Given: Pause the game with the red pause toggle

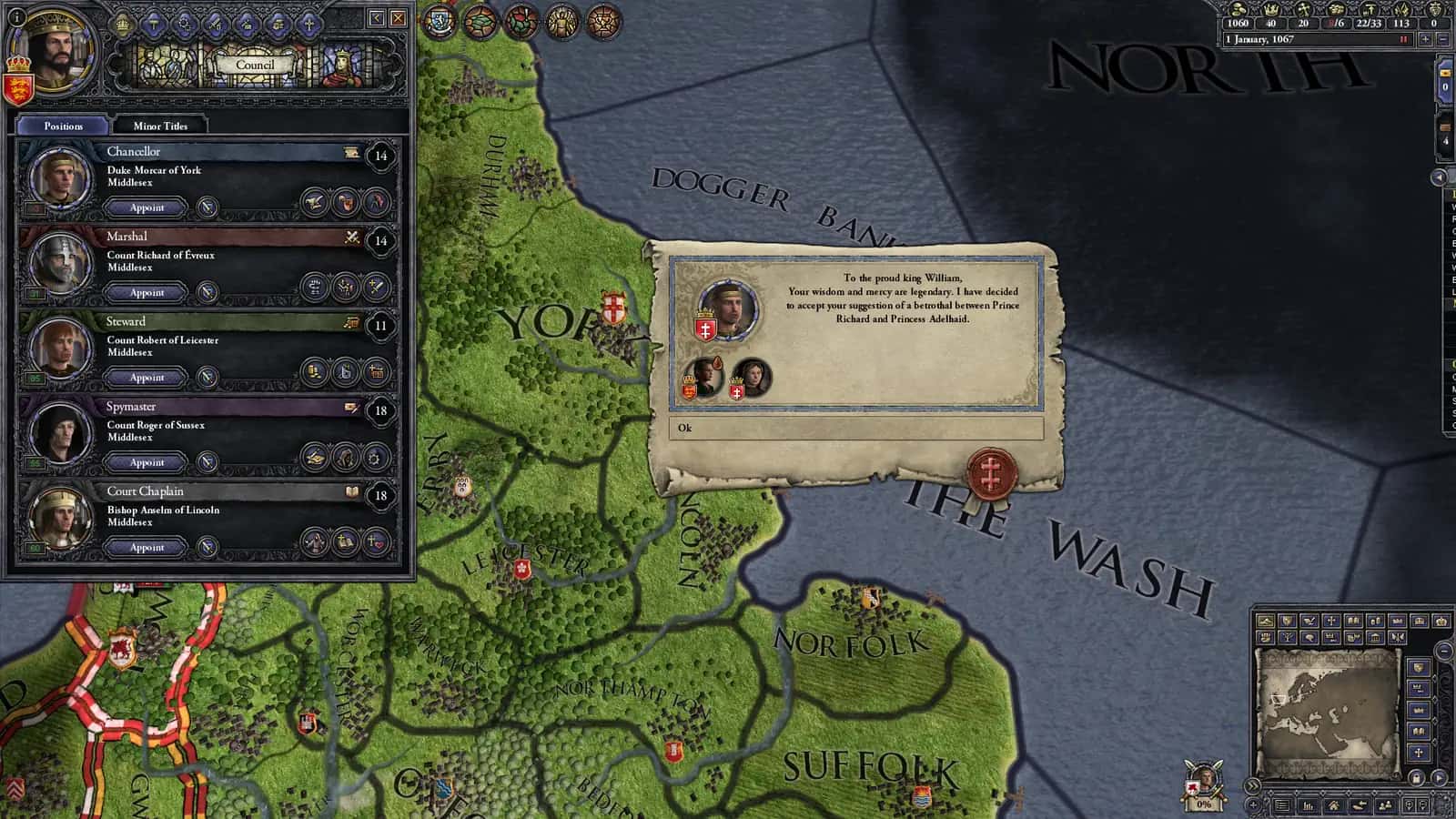Looking at the screenshot, I should pos(1403,39).
